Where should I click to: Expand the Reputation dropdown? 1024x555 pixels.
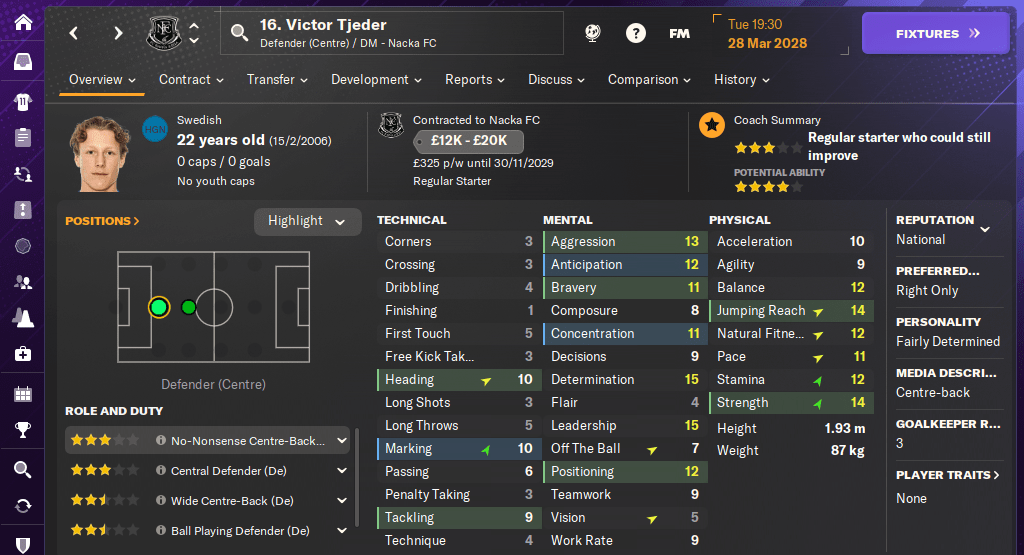[985, 229]
